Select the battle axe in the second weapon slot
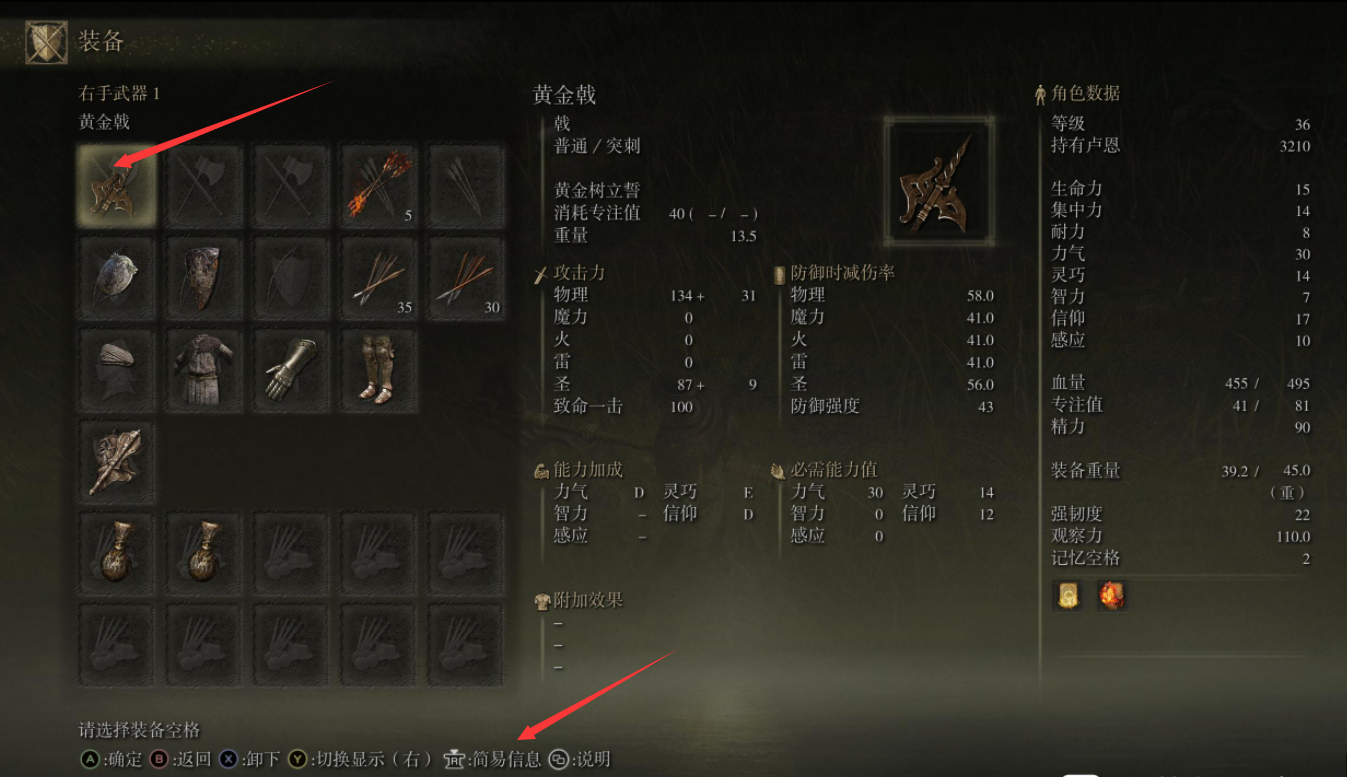 coord(203,185)
